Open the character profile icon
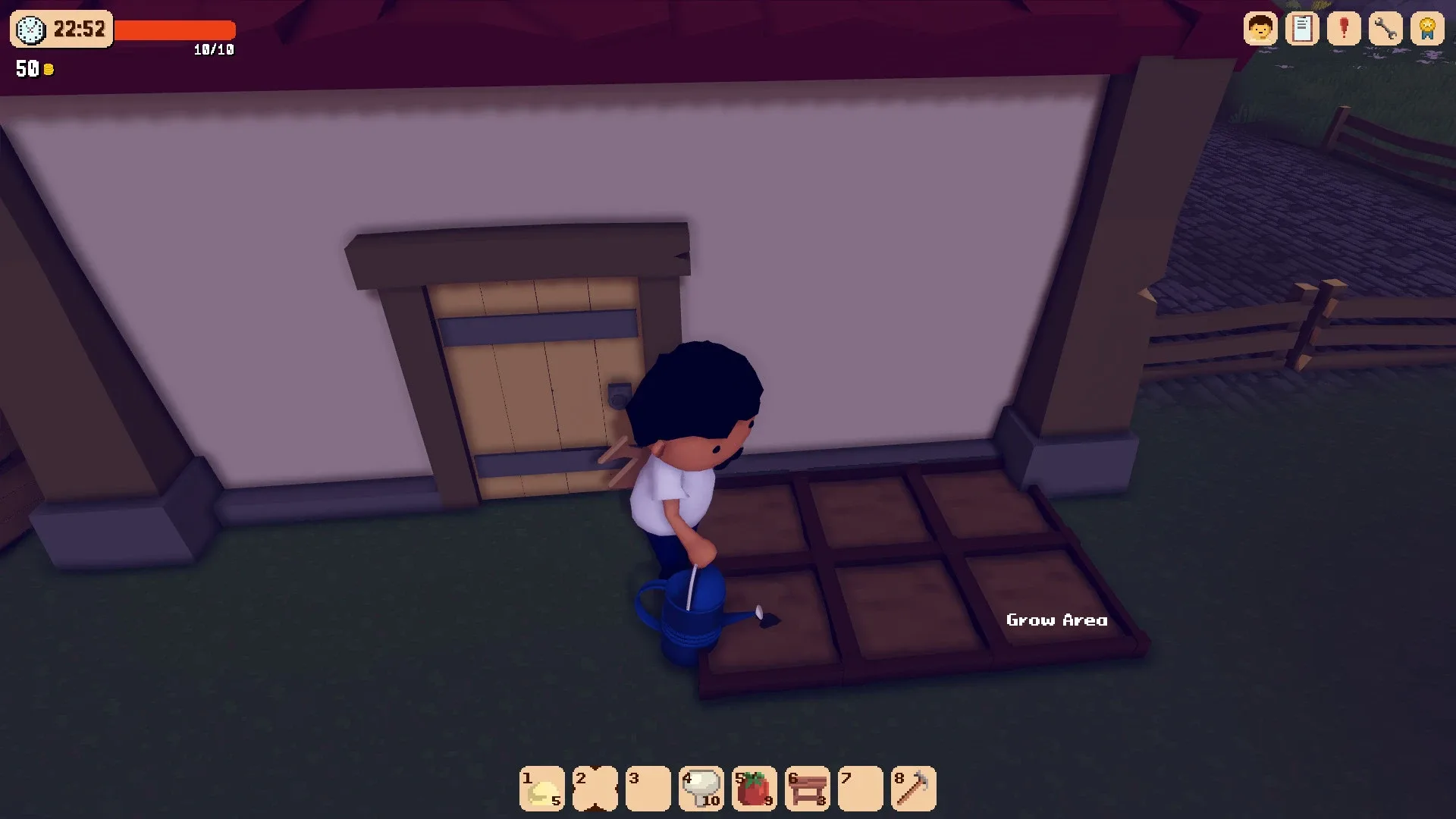1456x819 pixels. [x=1260, y=28]
